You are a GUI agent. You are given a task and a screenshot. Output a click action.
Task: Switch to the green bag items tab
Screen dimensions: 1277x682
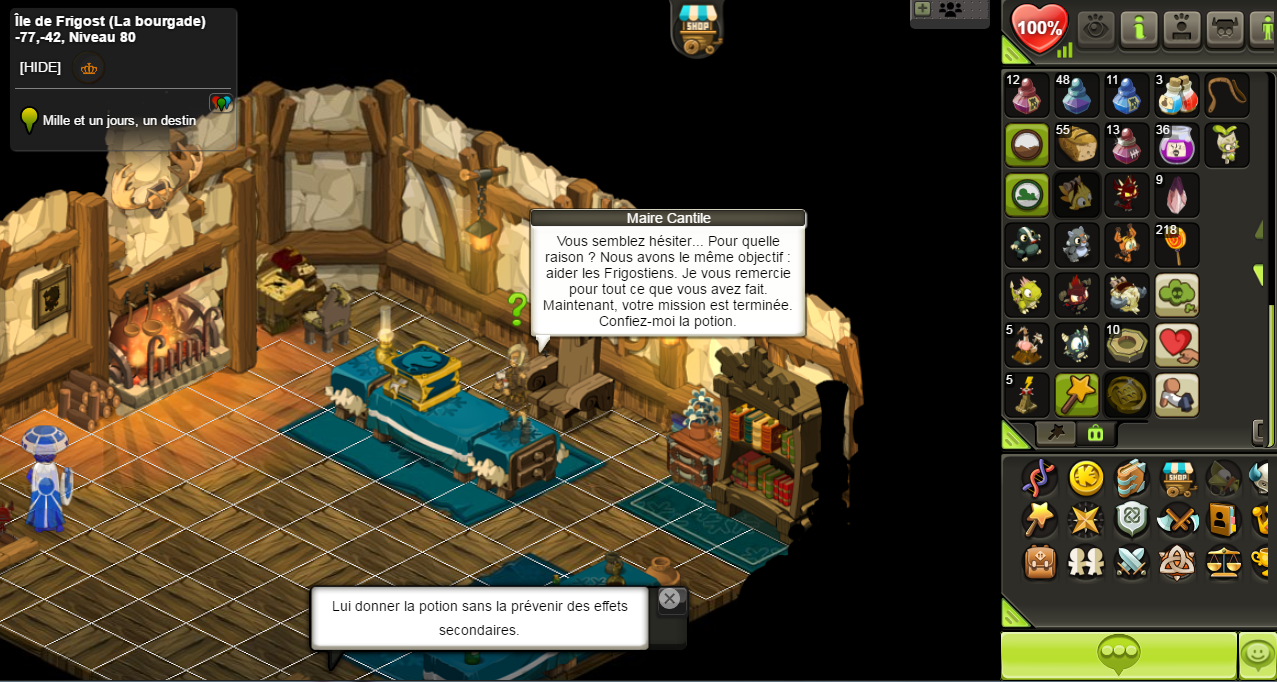click(x=1095, y=433)
